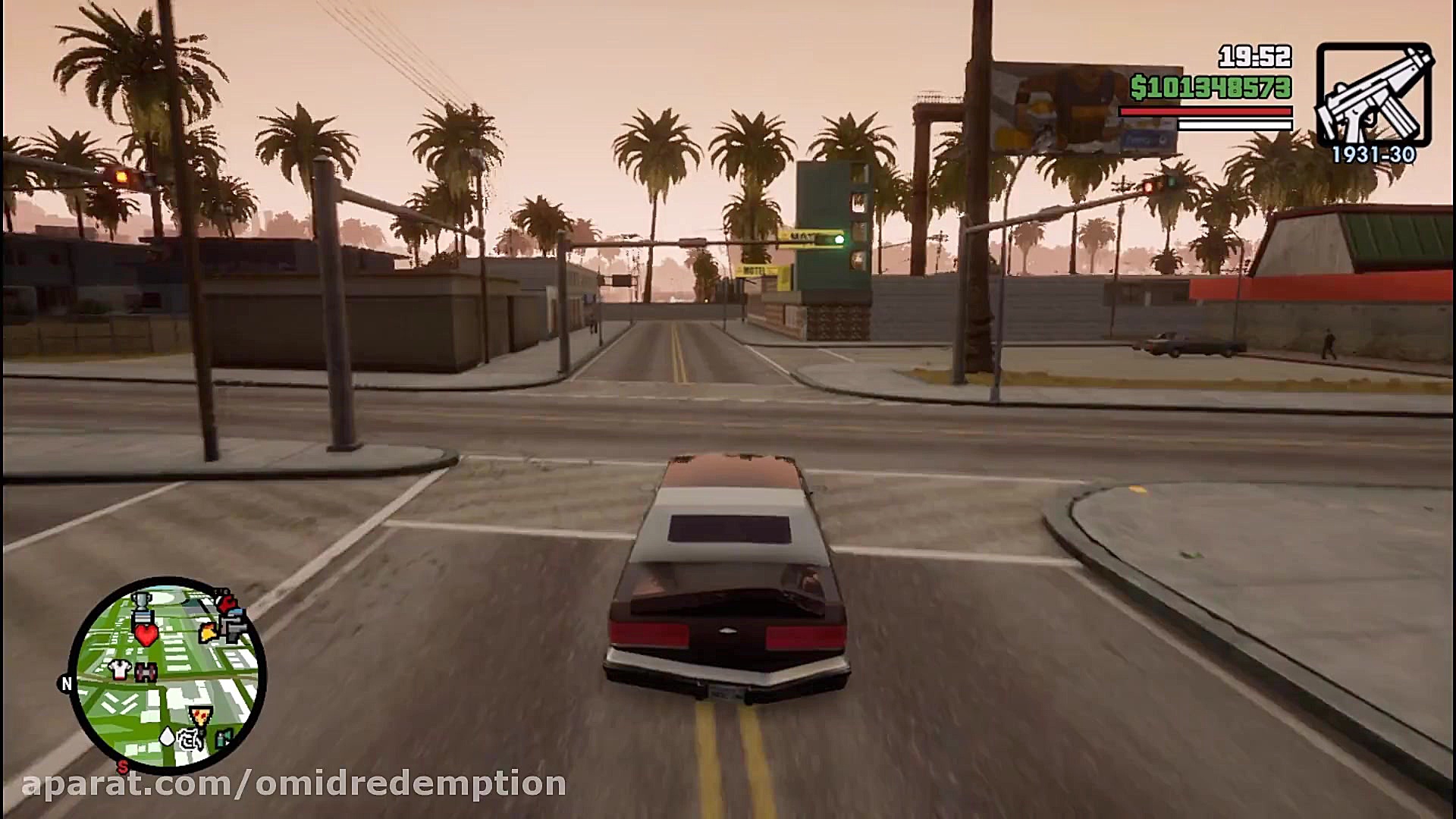Select the dumbbell gym marker on minimap

point(145,672)
